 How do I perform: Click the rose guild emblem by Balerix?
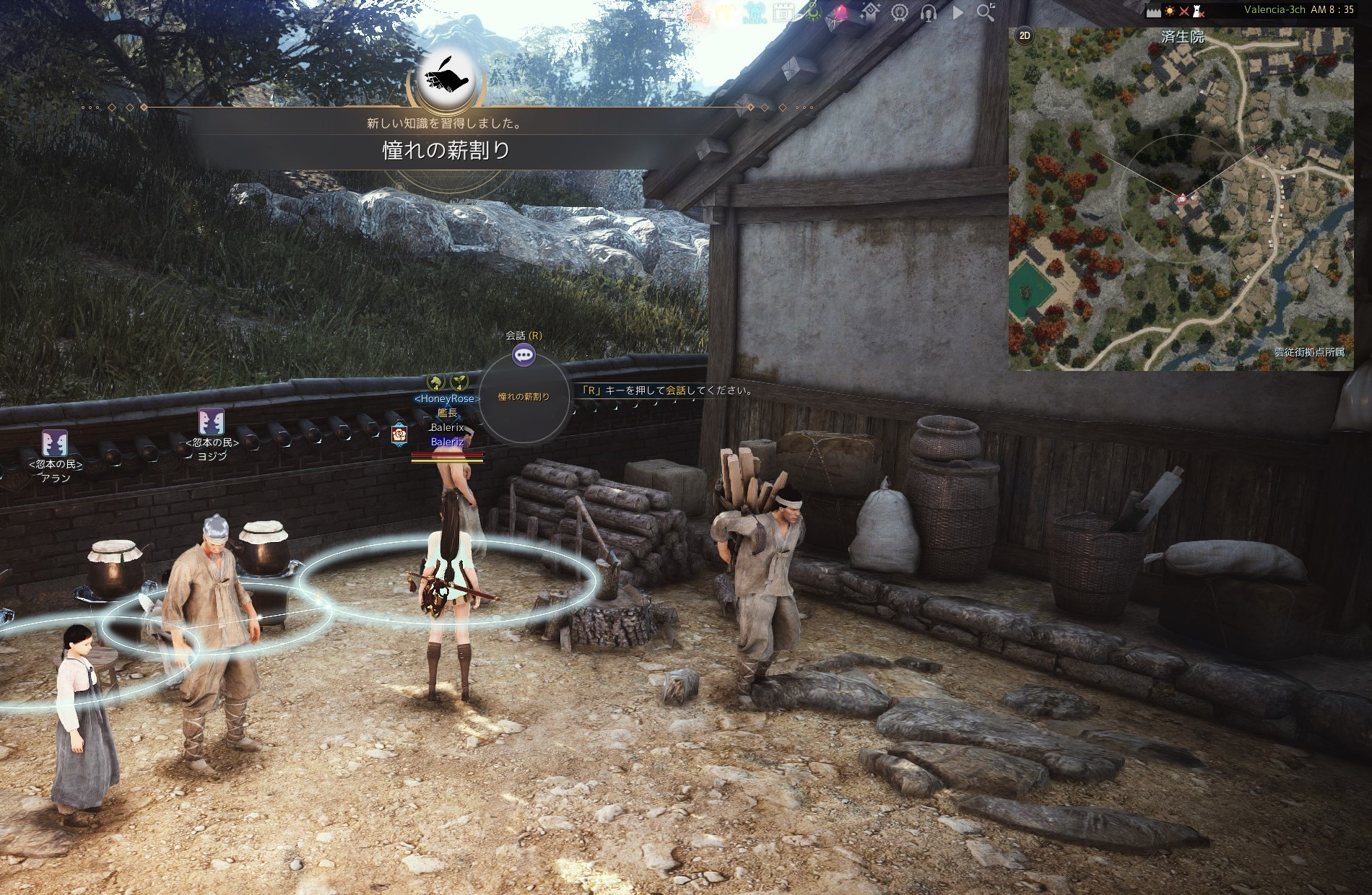[399, 435]
